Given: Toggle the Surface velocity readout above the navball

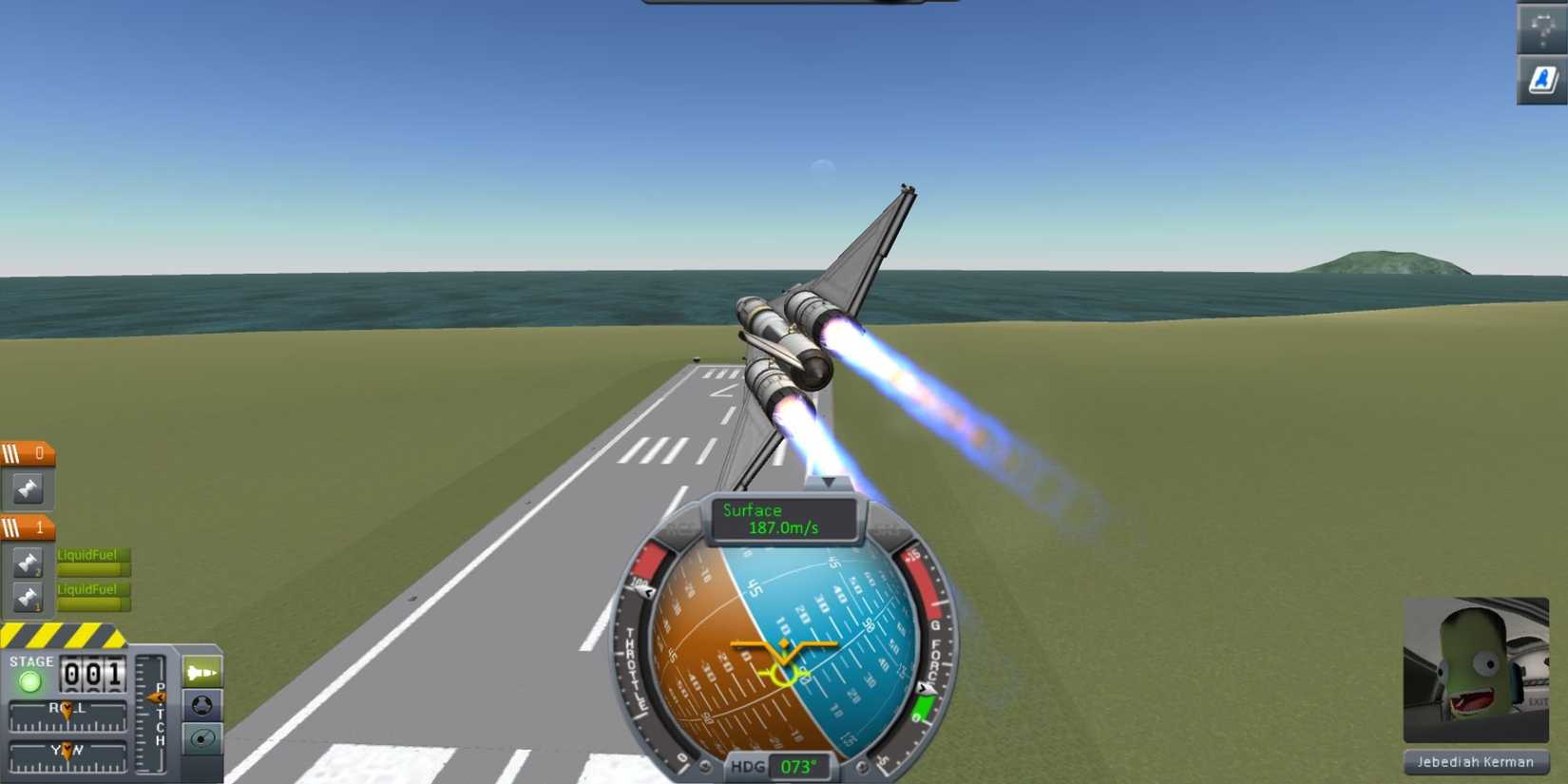Looking at the screenshot, I should 784,518.
